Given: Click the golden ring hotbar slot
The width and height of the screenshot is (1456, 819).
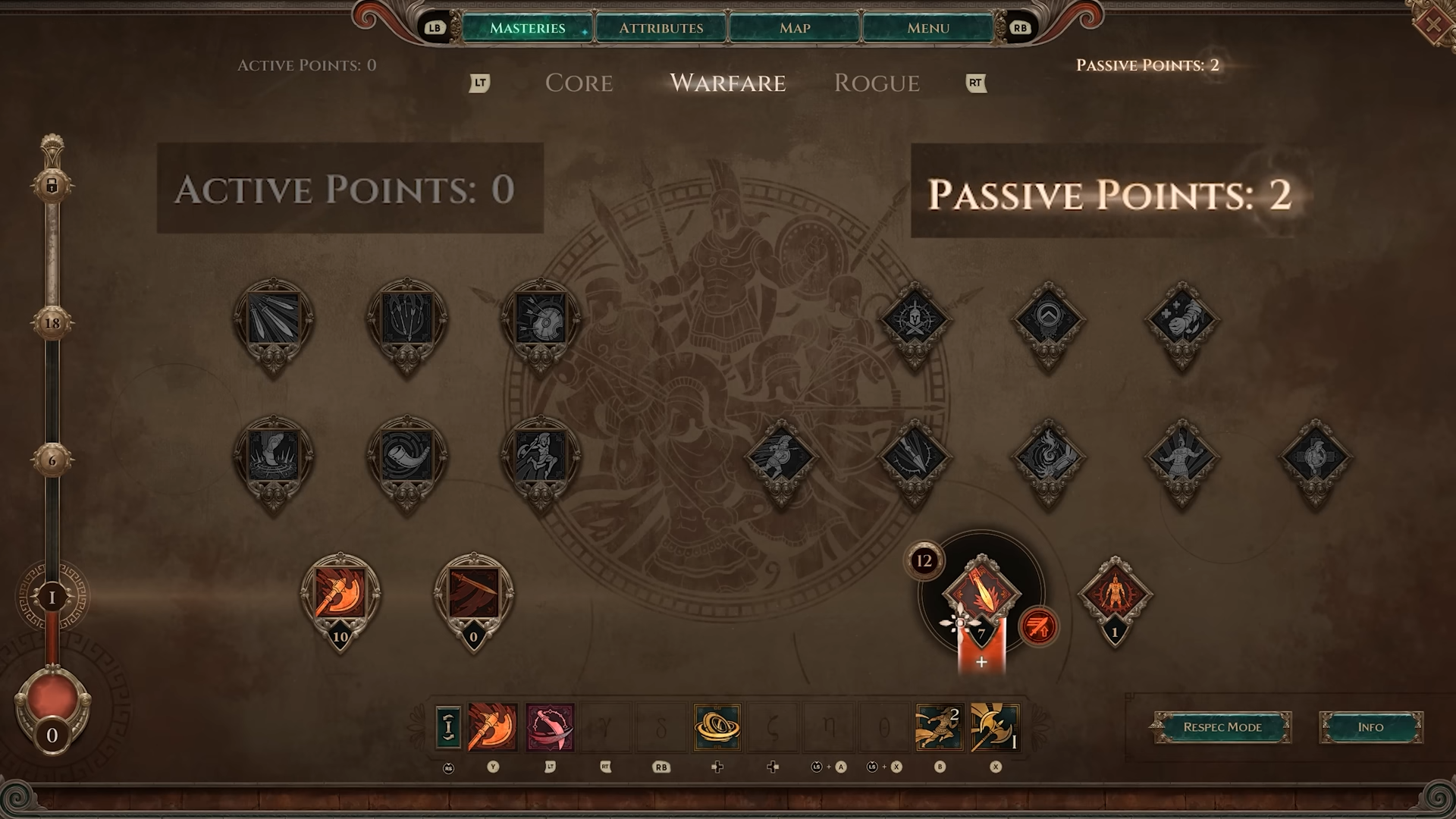Looking at the screenshot, I should pyautogui.click(x=717, y=727).
